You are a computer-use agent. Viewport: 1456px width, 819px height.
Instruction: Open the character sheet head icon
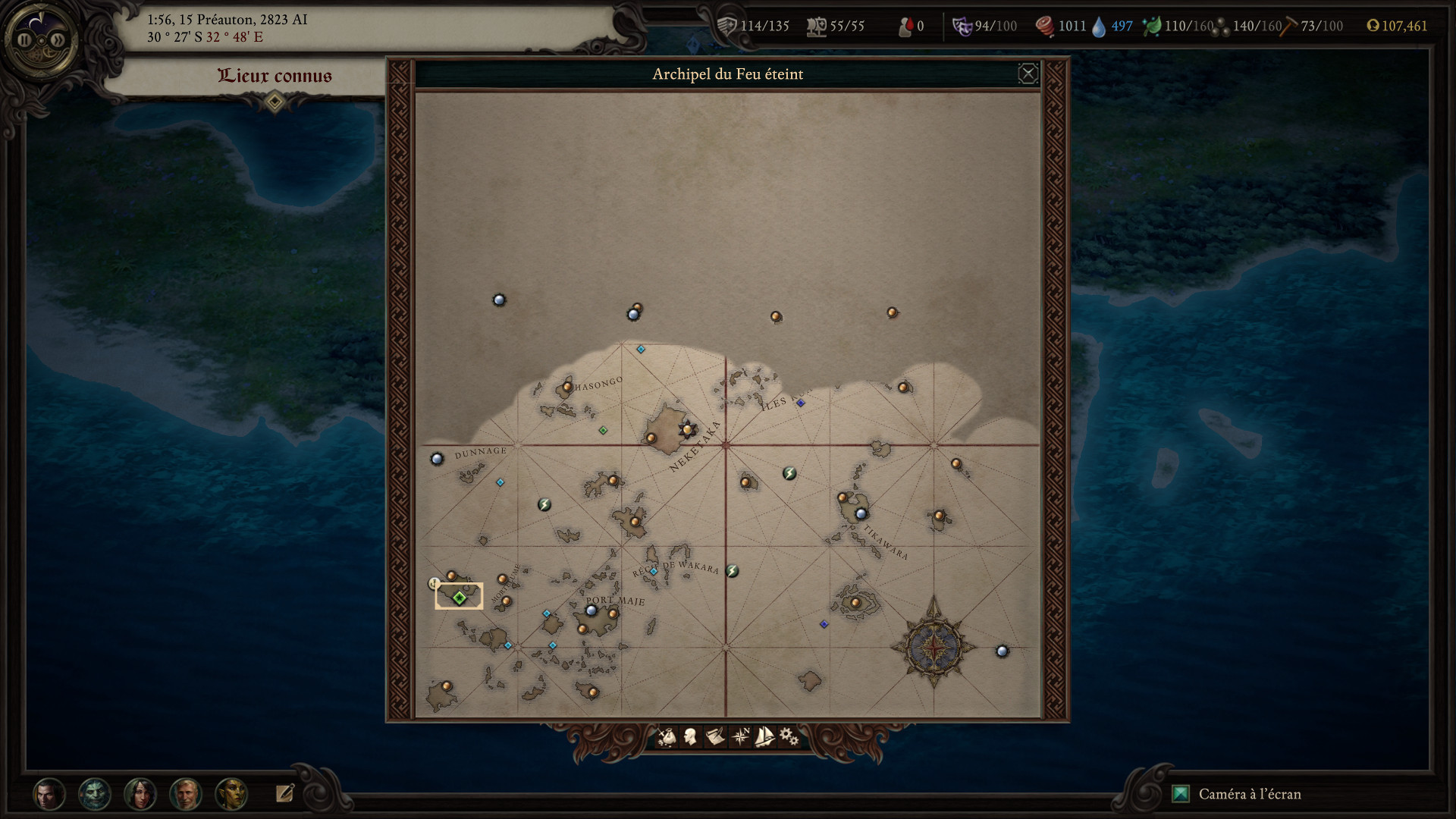pos(691,737)
